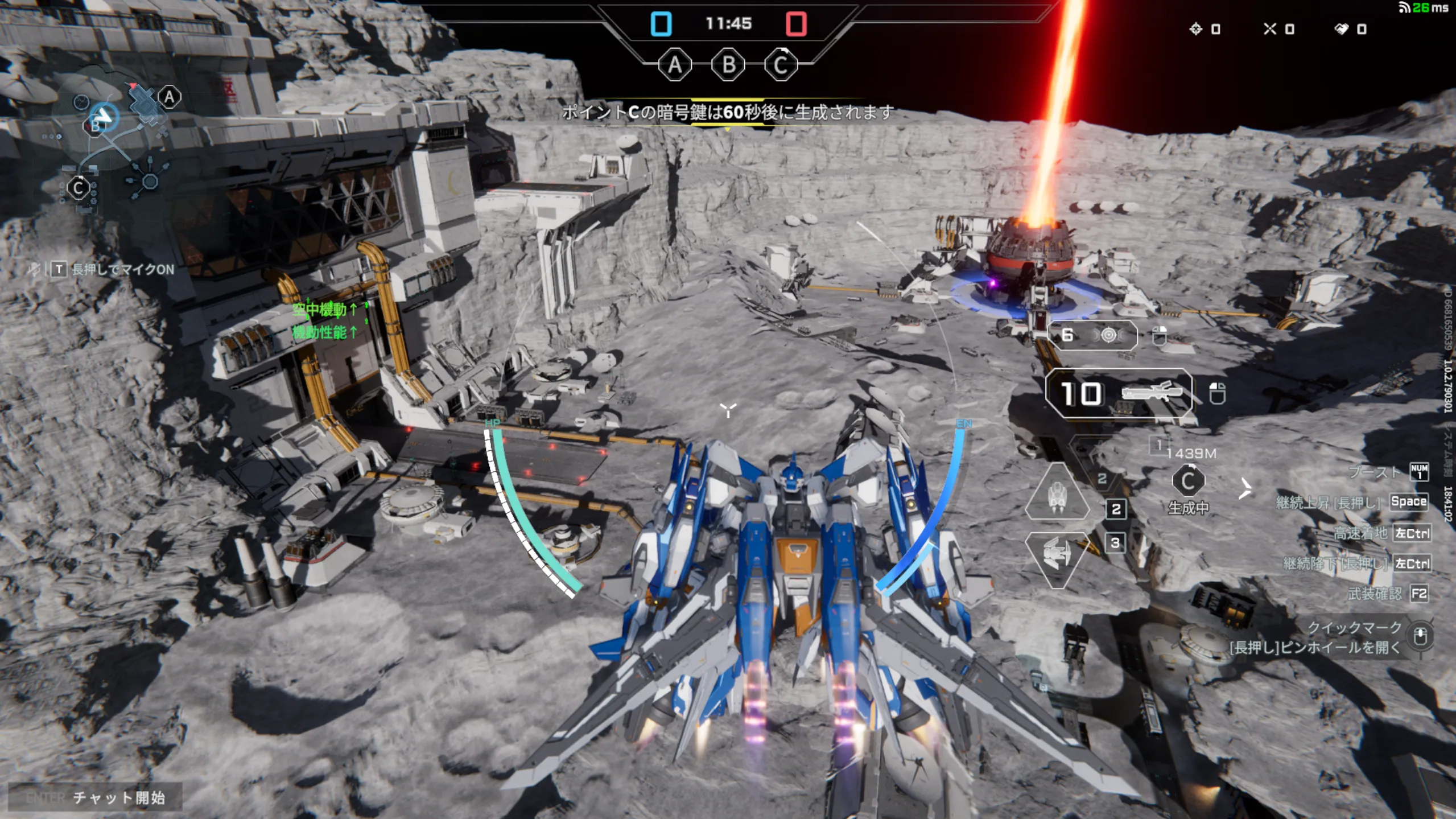Viewport: 1456px width, 819px height.
Task: Click the point C waypoint marker labeled 生成中
Action: click(x=1188, y=481)
